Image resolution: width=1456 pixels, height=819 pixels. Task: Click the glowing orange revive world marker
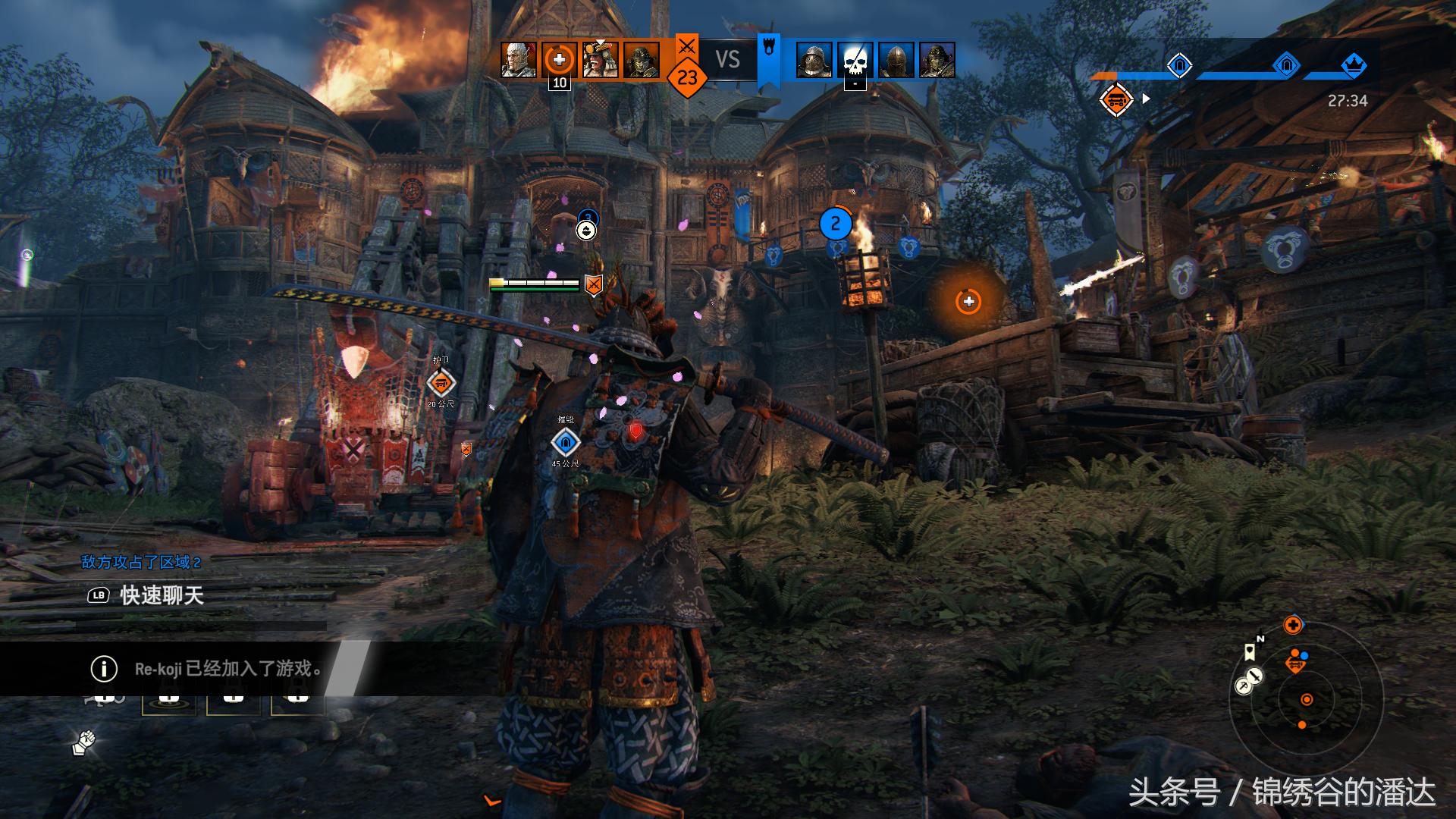pyautogui.click(x=968, y=302)
